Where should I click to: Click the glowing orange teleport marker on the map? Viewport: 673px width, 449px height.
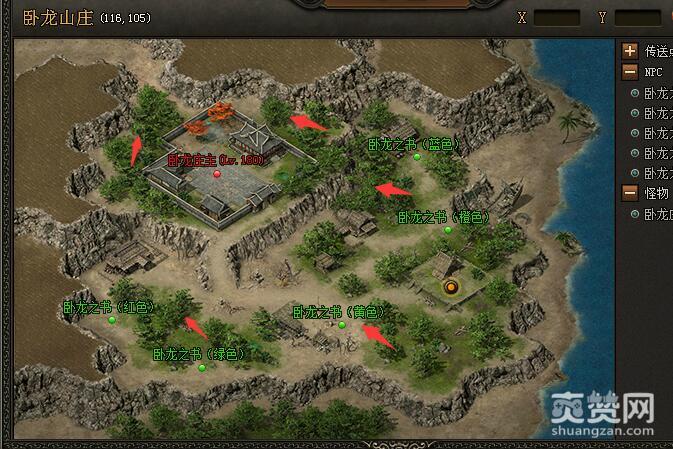tap(452, 288)
